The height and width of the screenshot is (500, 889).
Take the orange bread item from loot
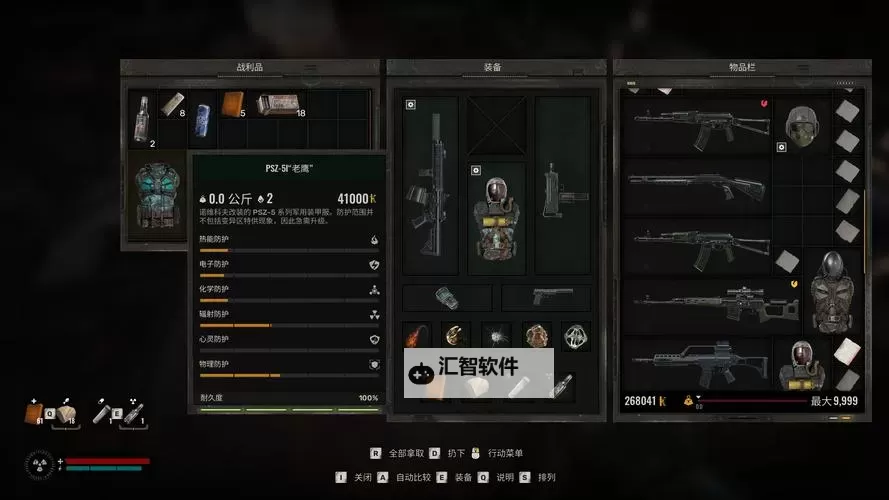232,105
